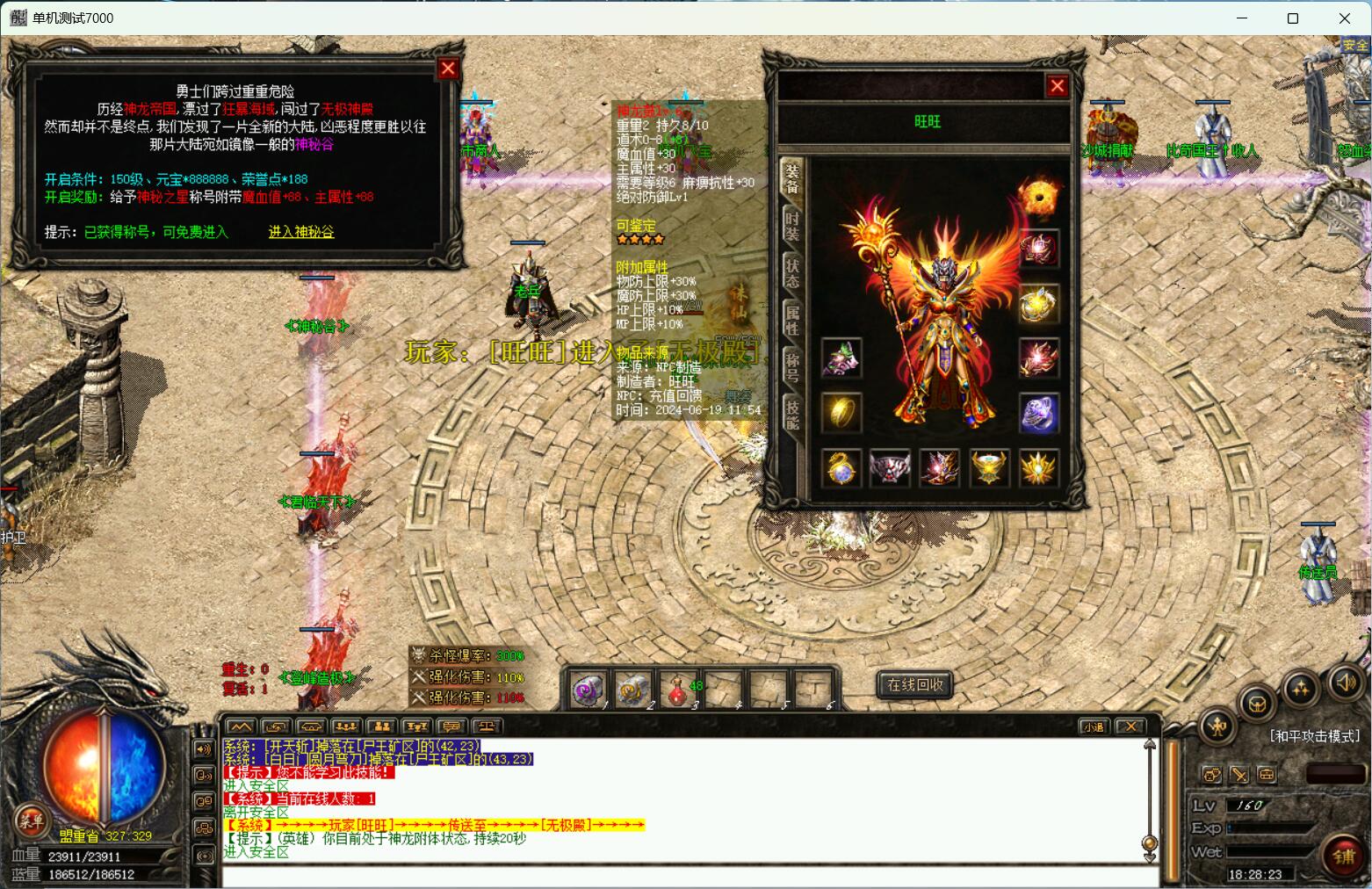Screen dimensions: 1372x889
Task: Select the purple-blue ring equipment slot
Action: (1038, 413)
